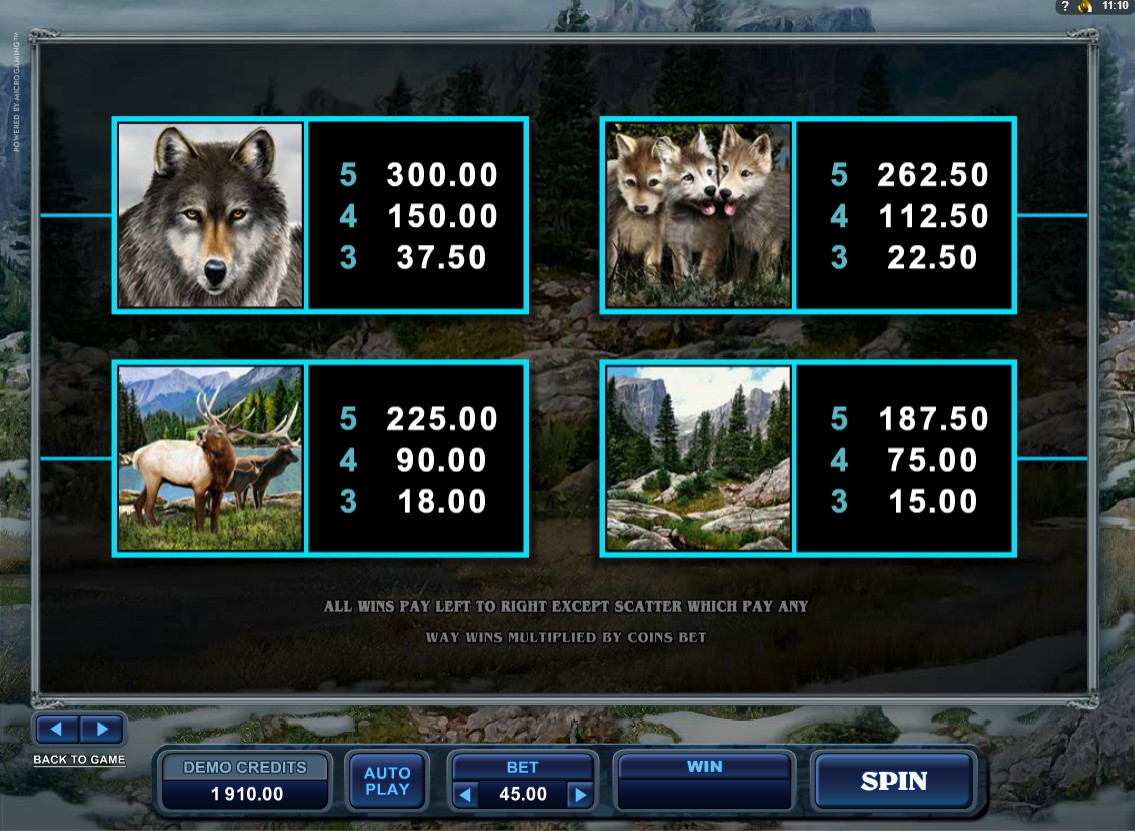The height and width of the screenshot is (831, 1135).
Task: Open the help question mark icon
Action: pyautogui.click(x=1066, y=6)
